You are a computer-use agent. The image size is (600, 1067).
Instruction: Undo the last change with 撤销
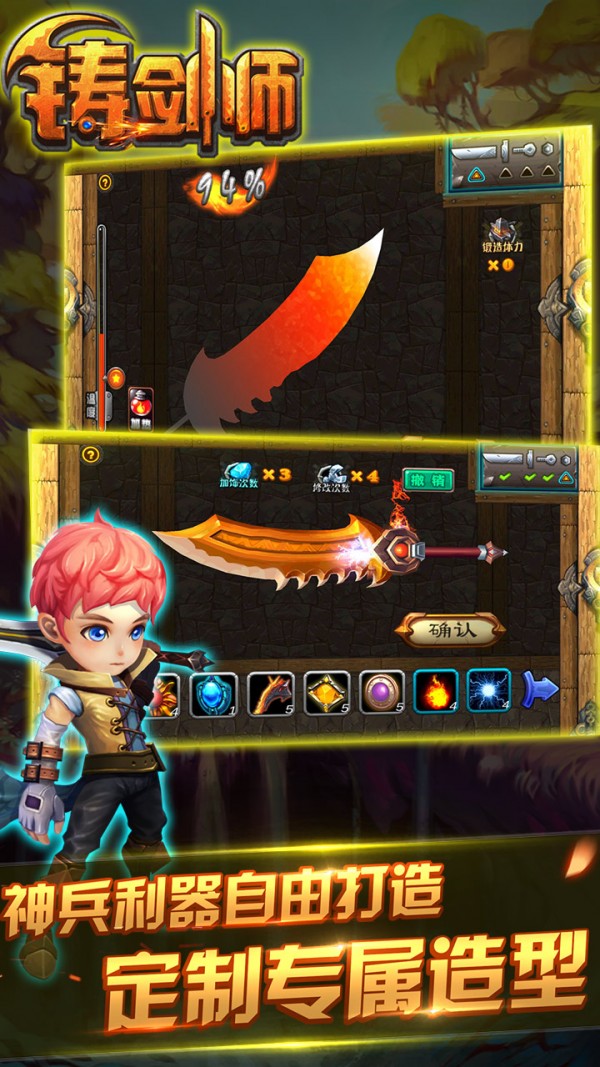(428, 479)
